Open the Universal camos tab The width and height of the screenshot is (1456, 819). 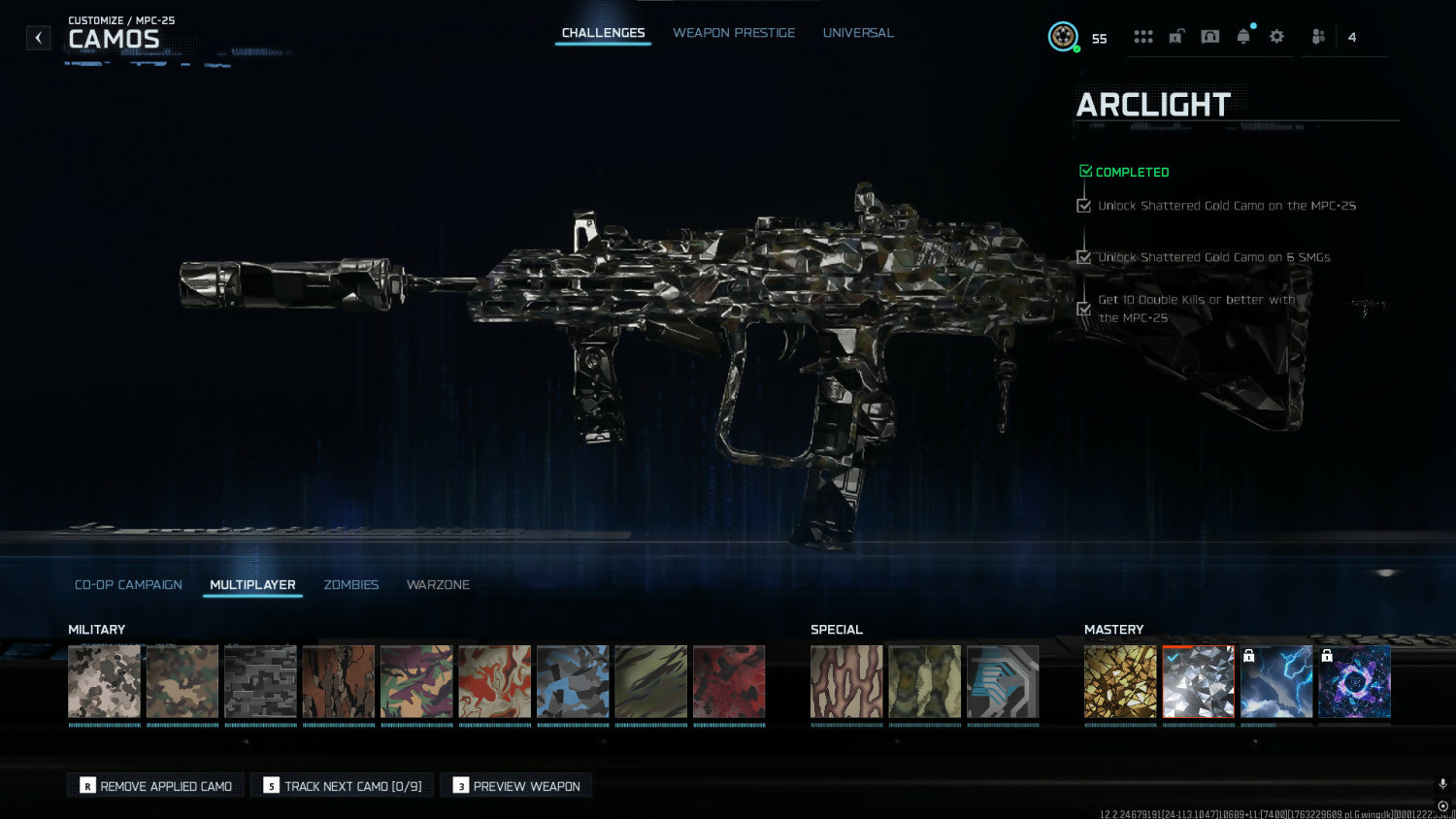(x=858, y=33)
